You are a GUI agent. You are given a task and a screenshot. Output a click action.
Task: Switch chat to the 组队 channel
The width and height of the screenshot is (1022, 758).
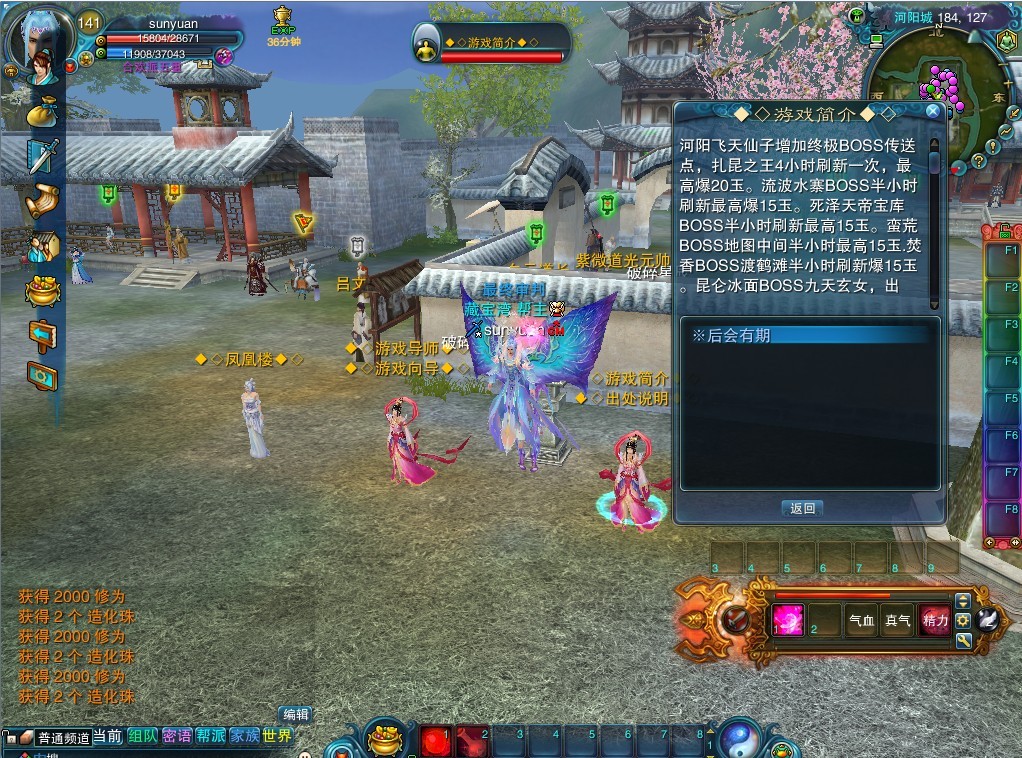pos(142,737)
